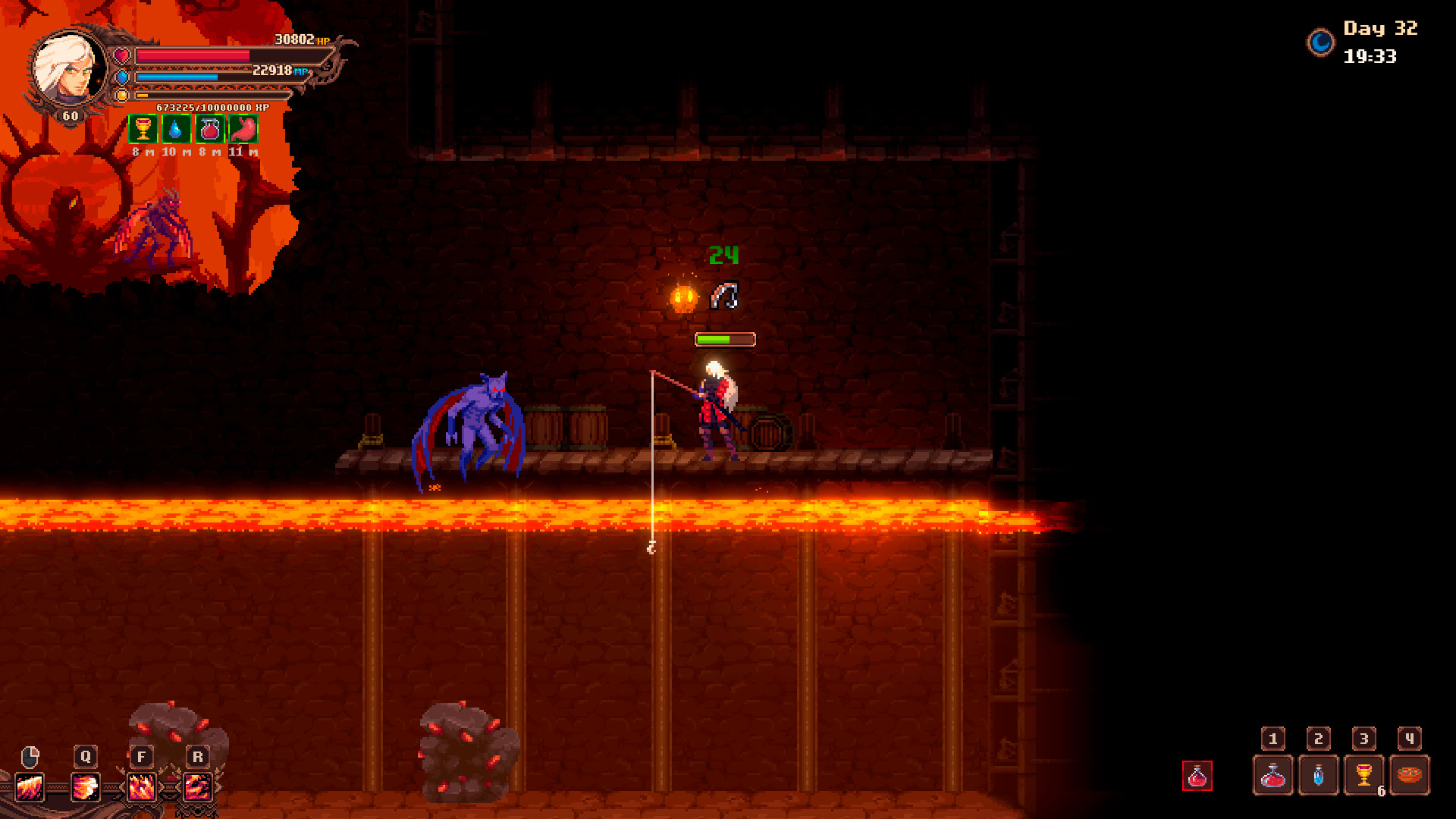Trigger the F flame pillar skill

[x=142, y=787]
